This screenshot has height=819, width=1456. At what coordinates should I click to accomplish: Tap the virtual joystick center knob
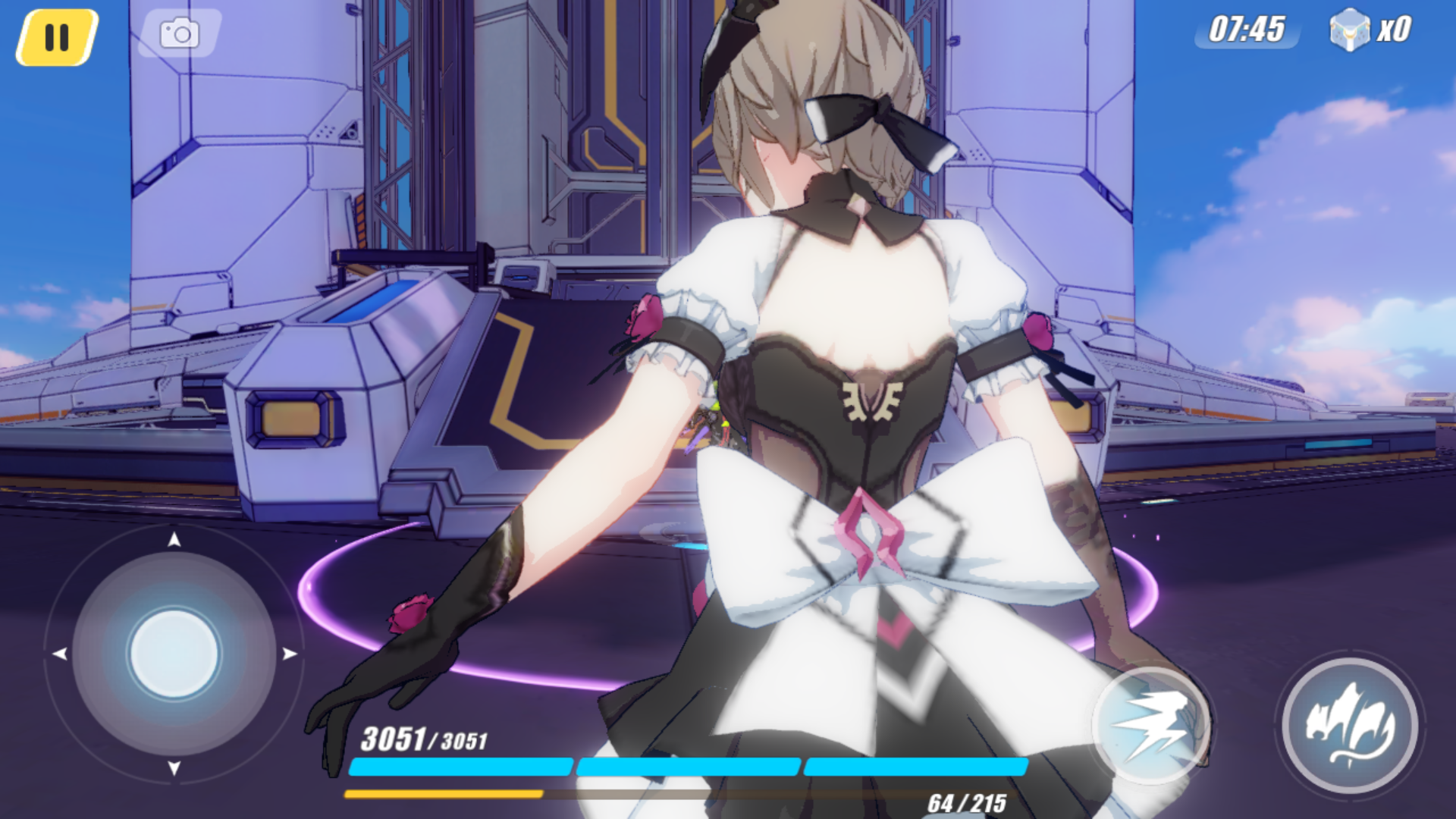174,654
